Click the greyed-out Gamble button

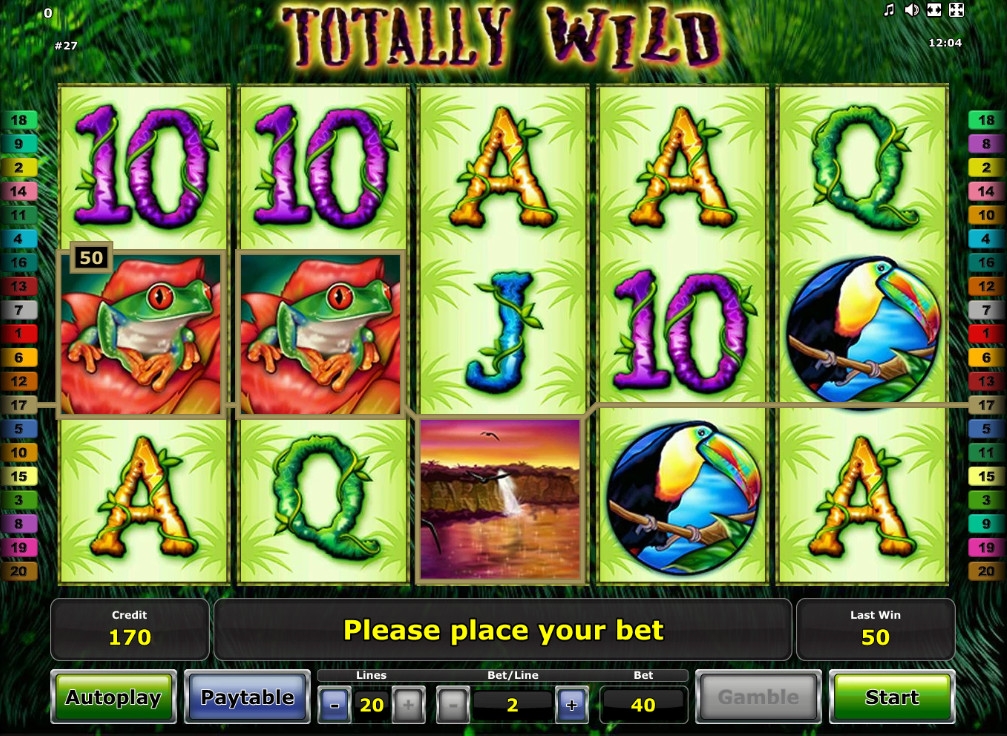[758, 697]
